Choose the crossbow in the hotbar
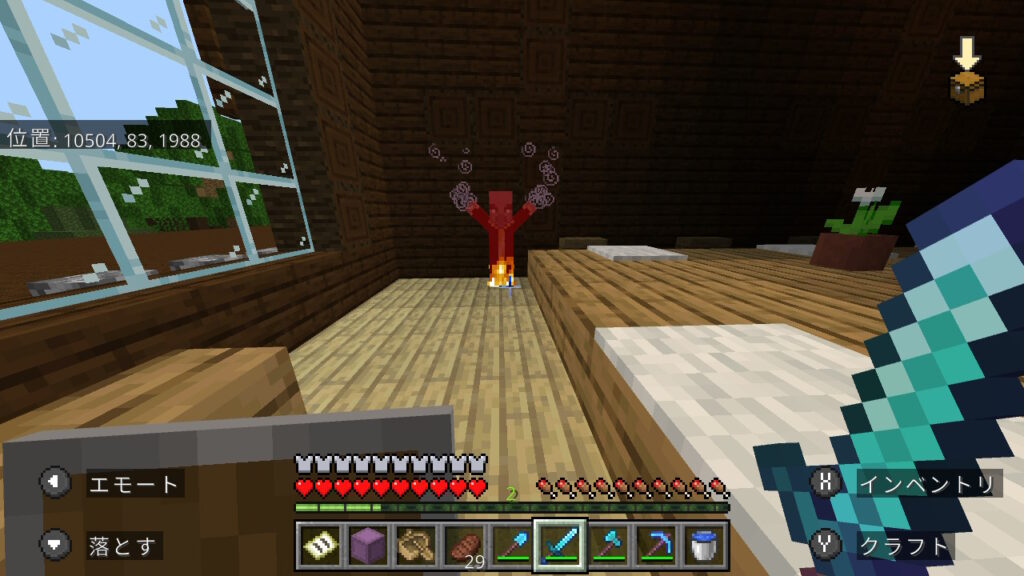1024x576 pixels. pos(412,546)
